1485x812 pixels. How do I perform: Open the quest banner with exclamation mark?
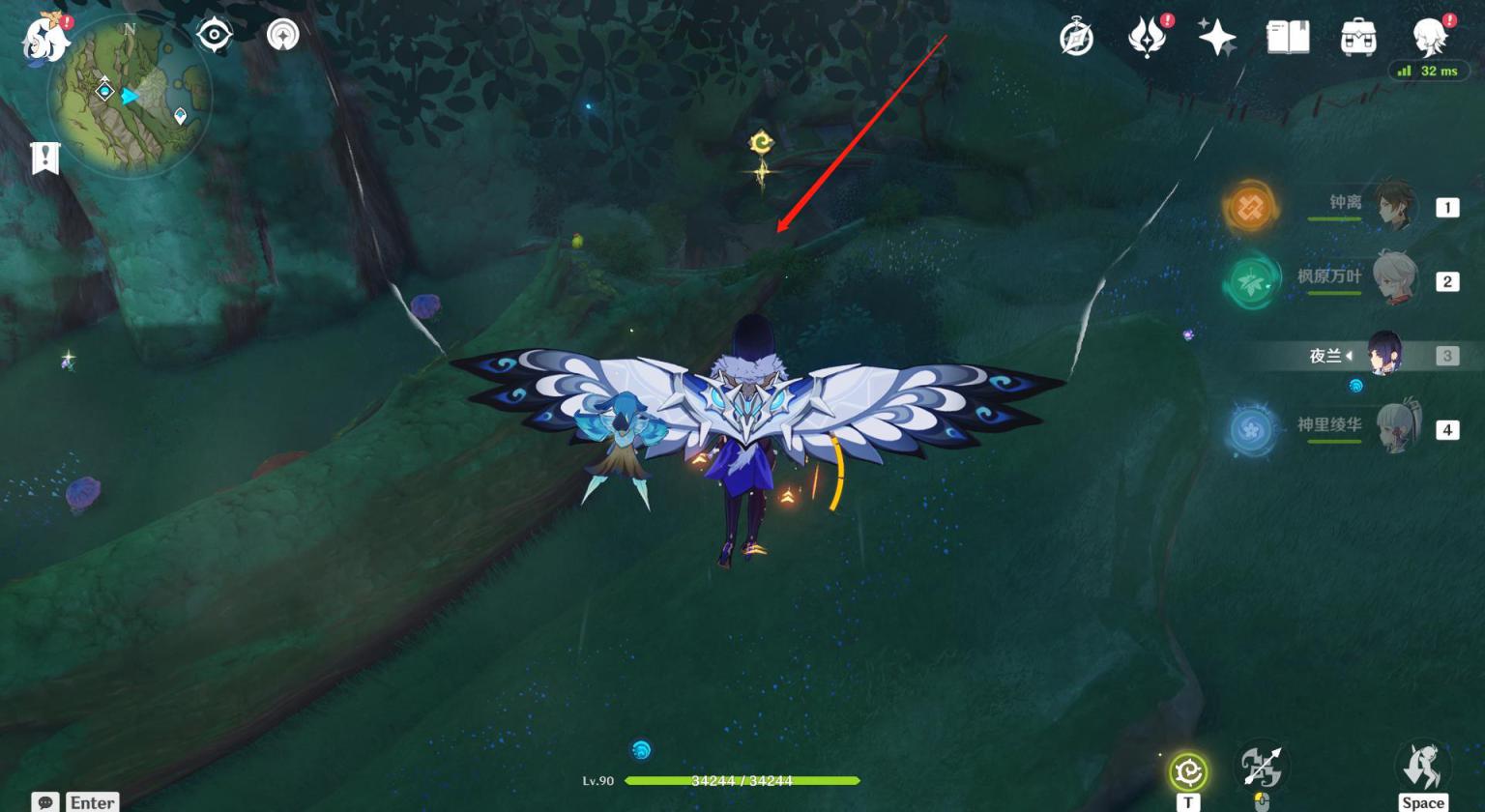45,158
